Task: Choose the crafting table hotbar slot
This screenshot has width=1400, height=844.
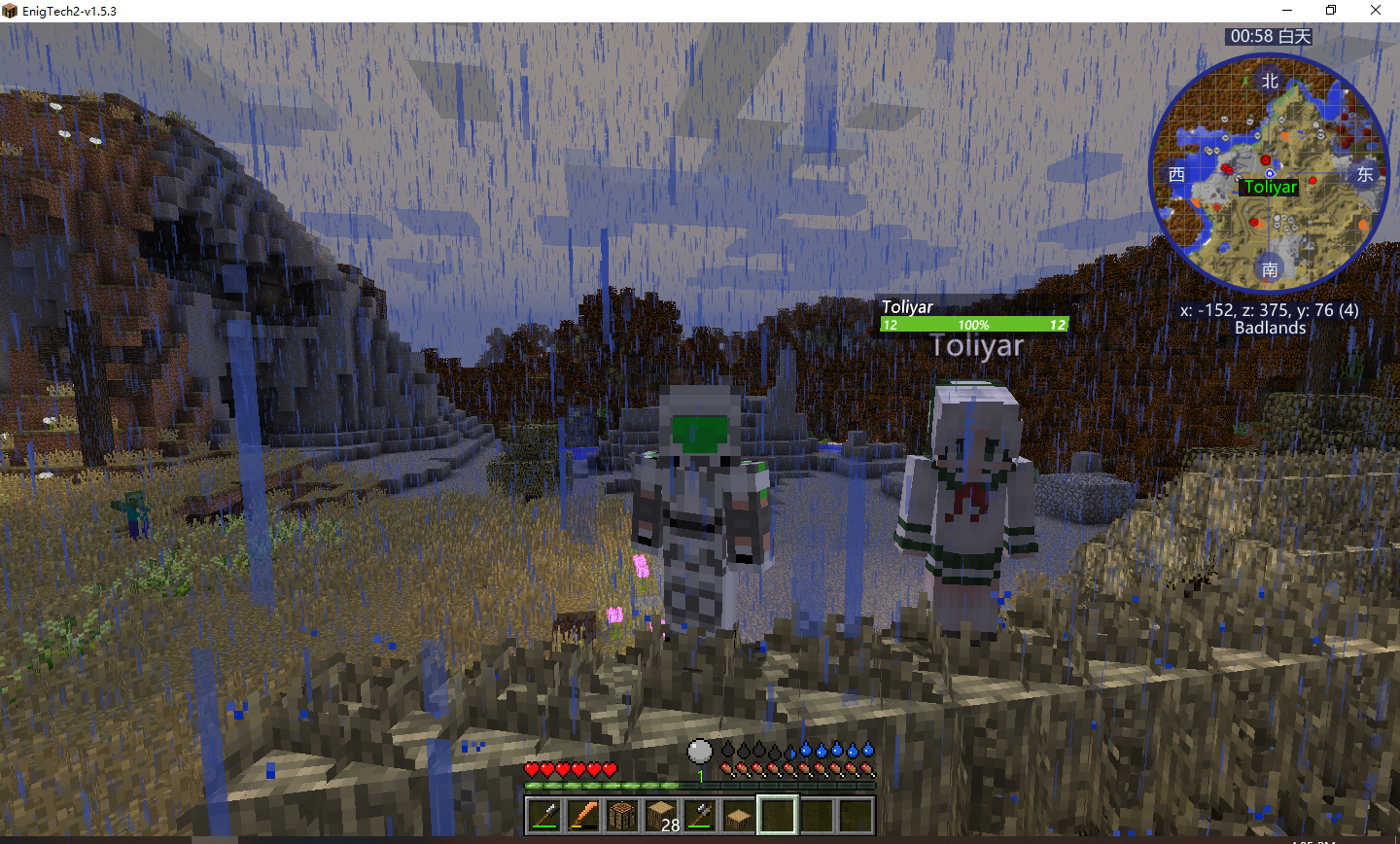Action: pyautogui.click(x=622, y=815)
